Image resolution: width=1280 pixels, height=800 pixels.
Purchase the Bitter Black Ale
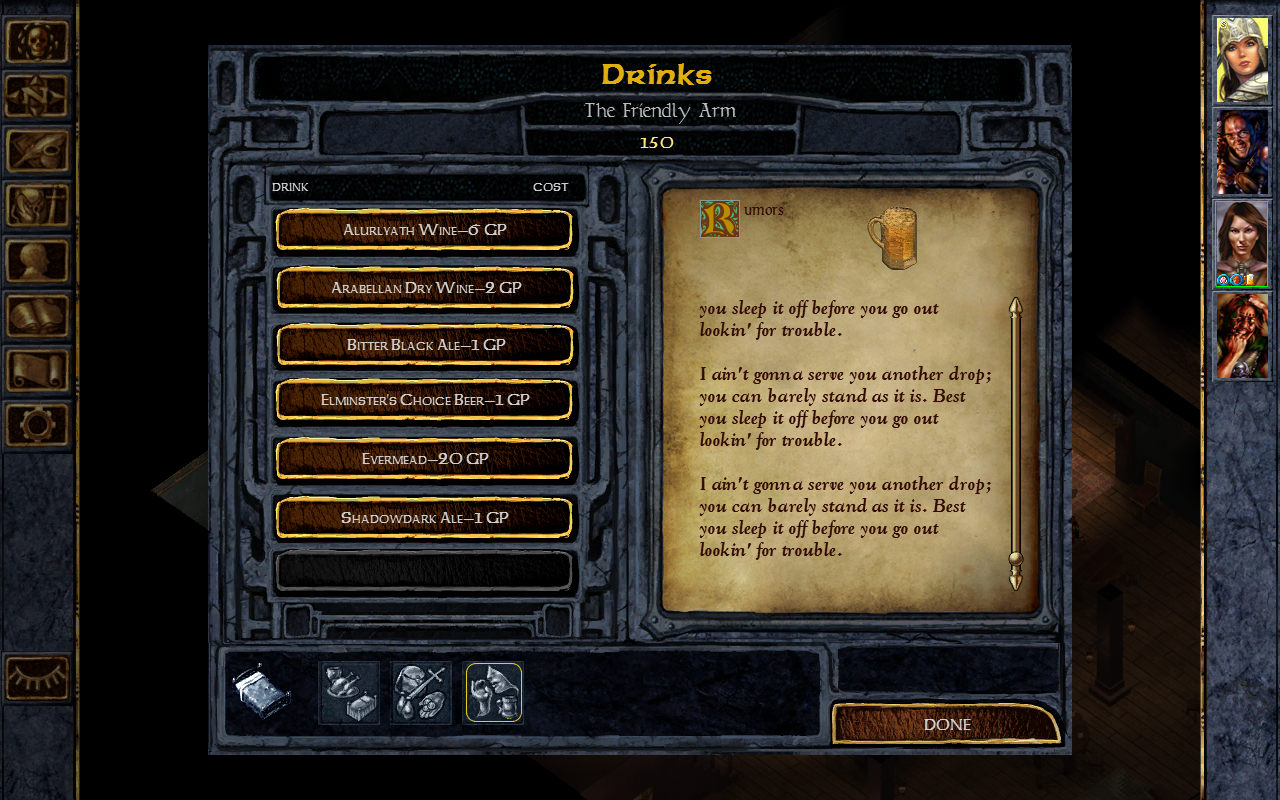pos(424,345)
